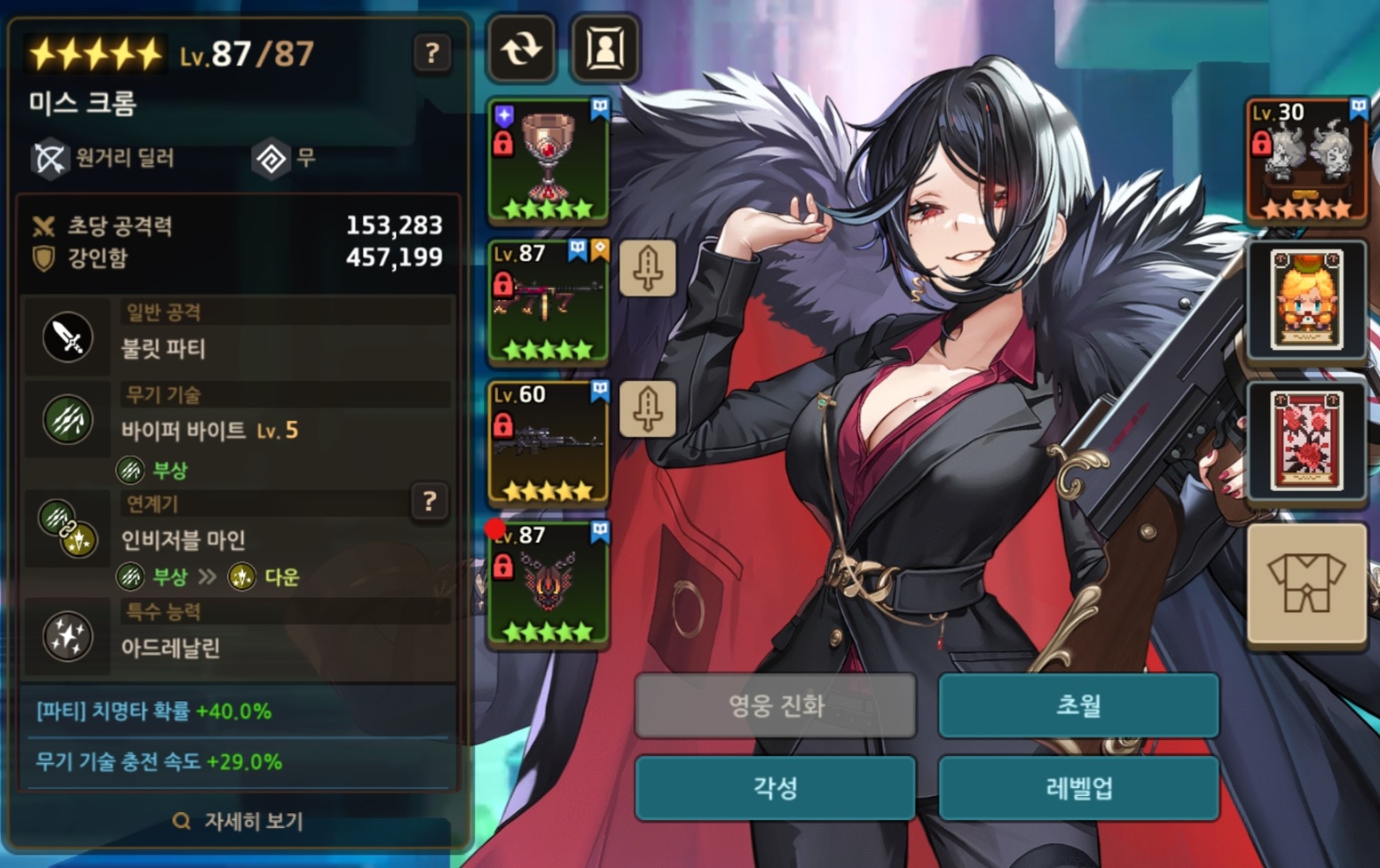This screenshot has width=1380, height=868.
Task: Open the hero portrait view button
Action: point(605,49)
